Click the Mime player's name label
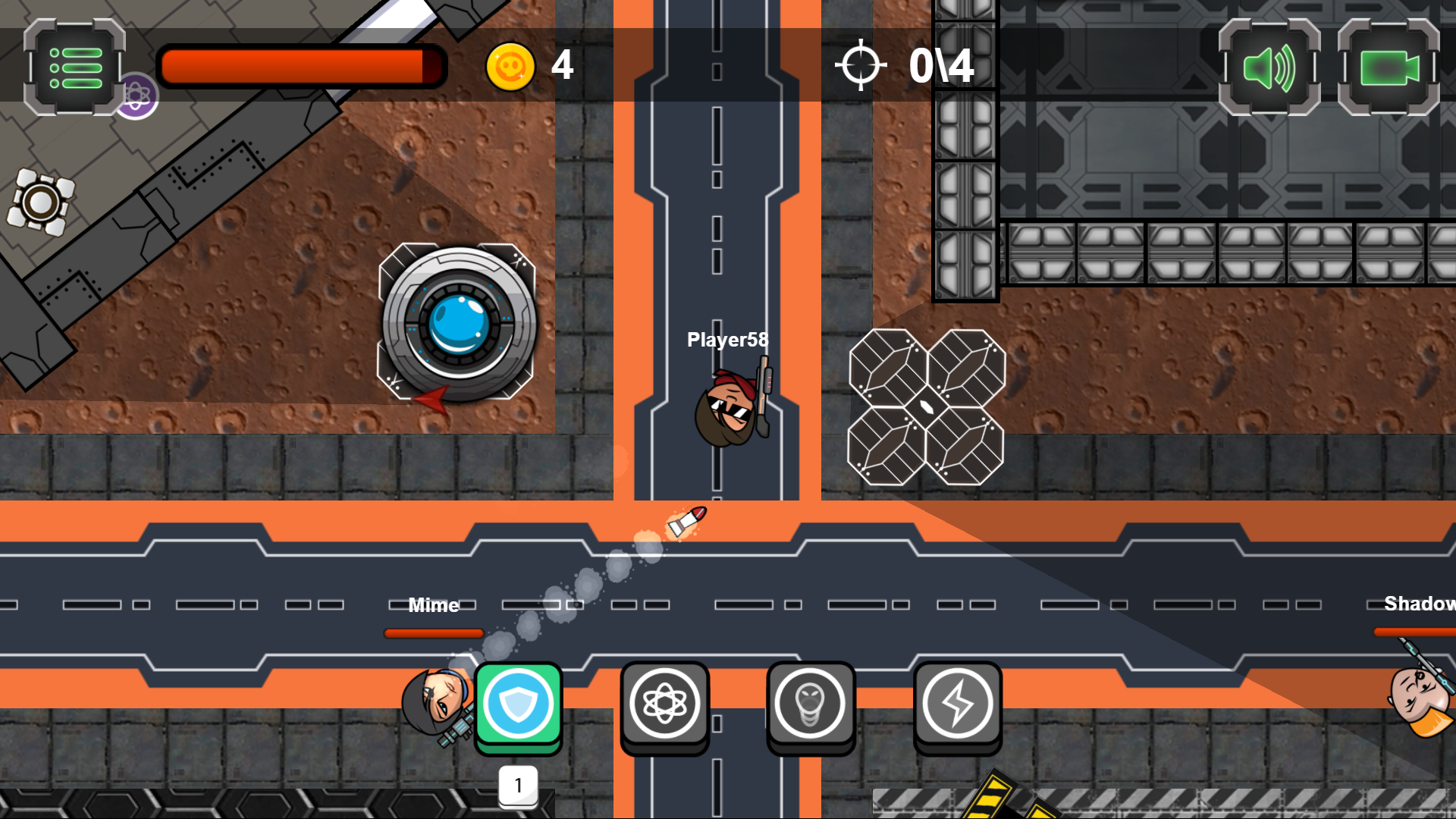Image resolution: width=1456 pixels, height=819 pixels. pos(433,605)
